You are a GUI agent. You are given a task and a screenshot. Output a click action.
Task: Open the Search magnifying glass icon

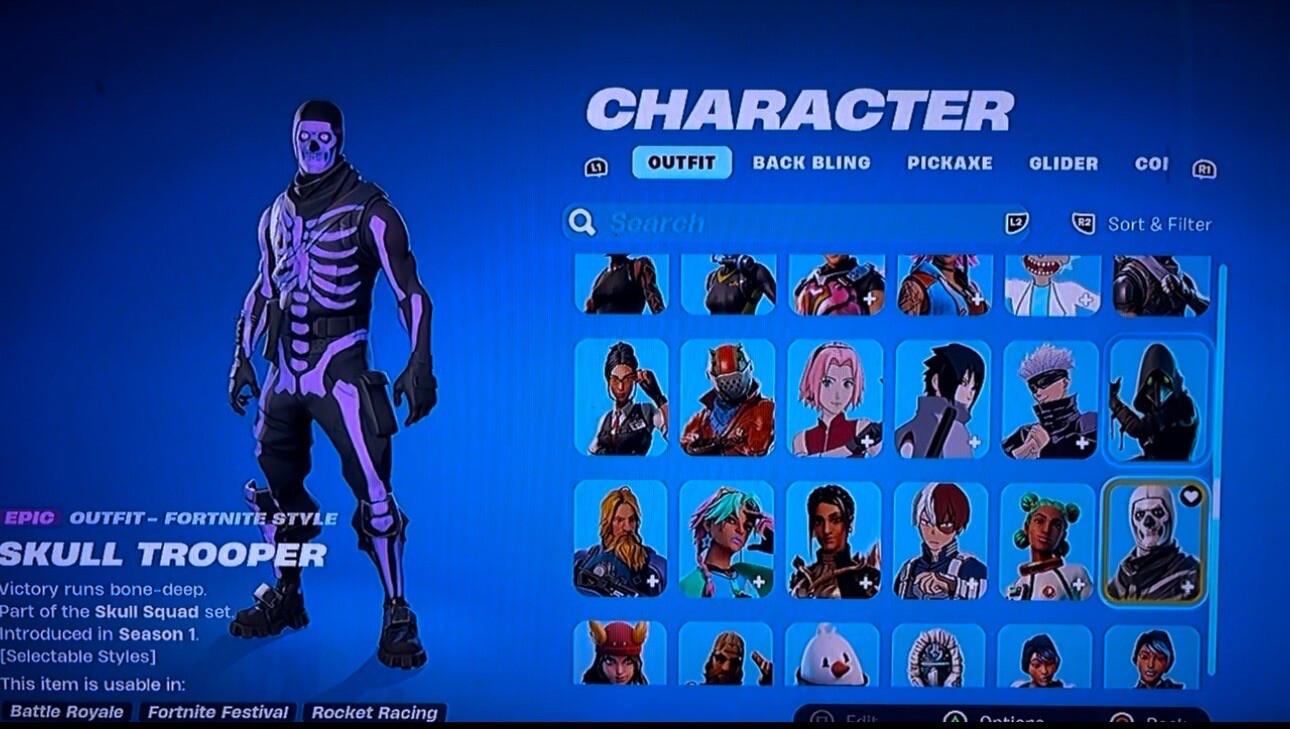click(x=581, y=222)
